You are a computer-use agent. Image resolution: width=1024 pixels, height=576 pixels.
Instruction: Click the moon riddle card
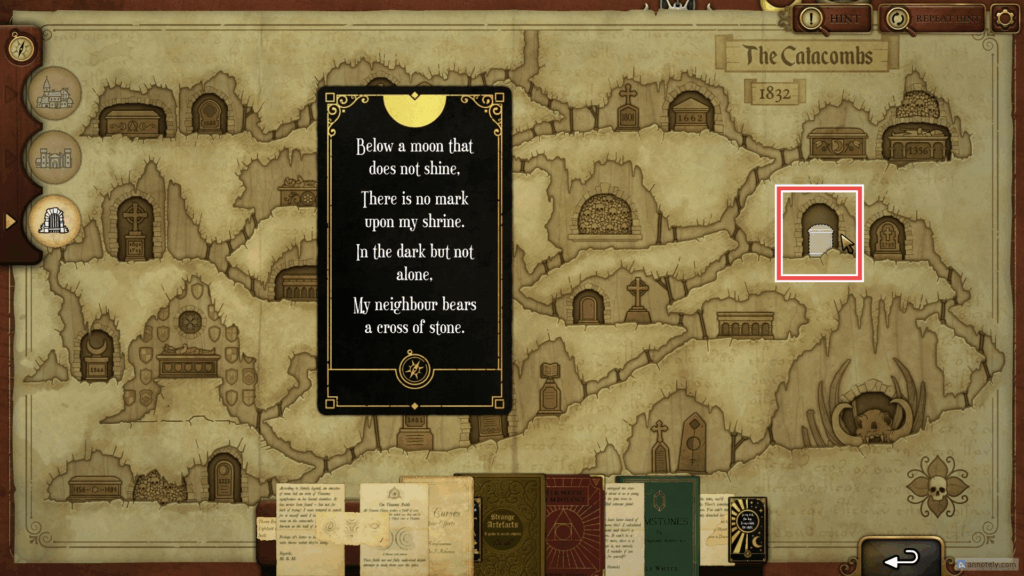point(414,250)
